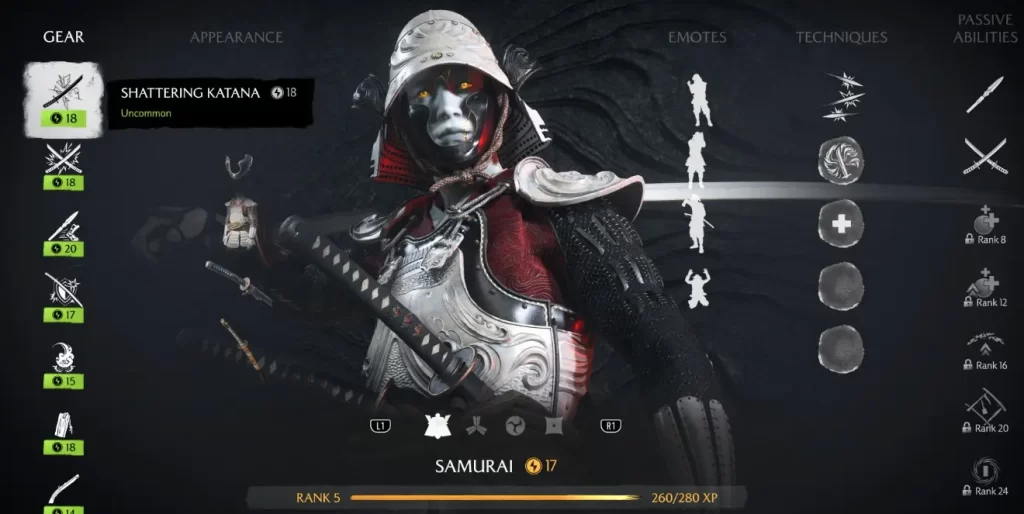This screenshot has width=1024, height=514.
Task: Open the crossed blades gear slot
Action: (63, 163)
